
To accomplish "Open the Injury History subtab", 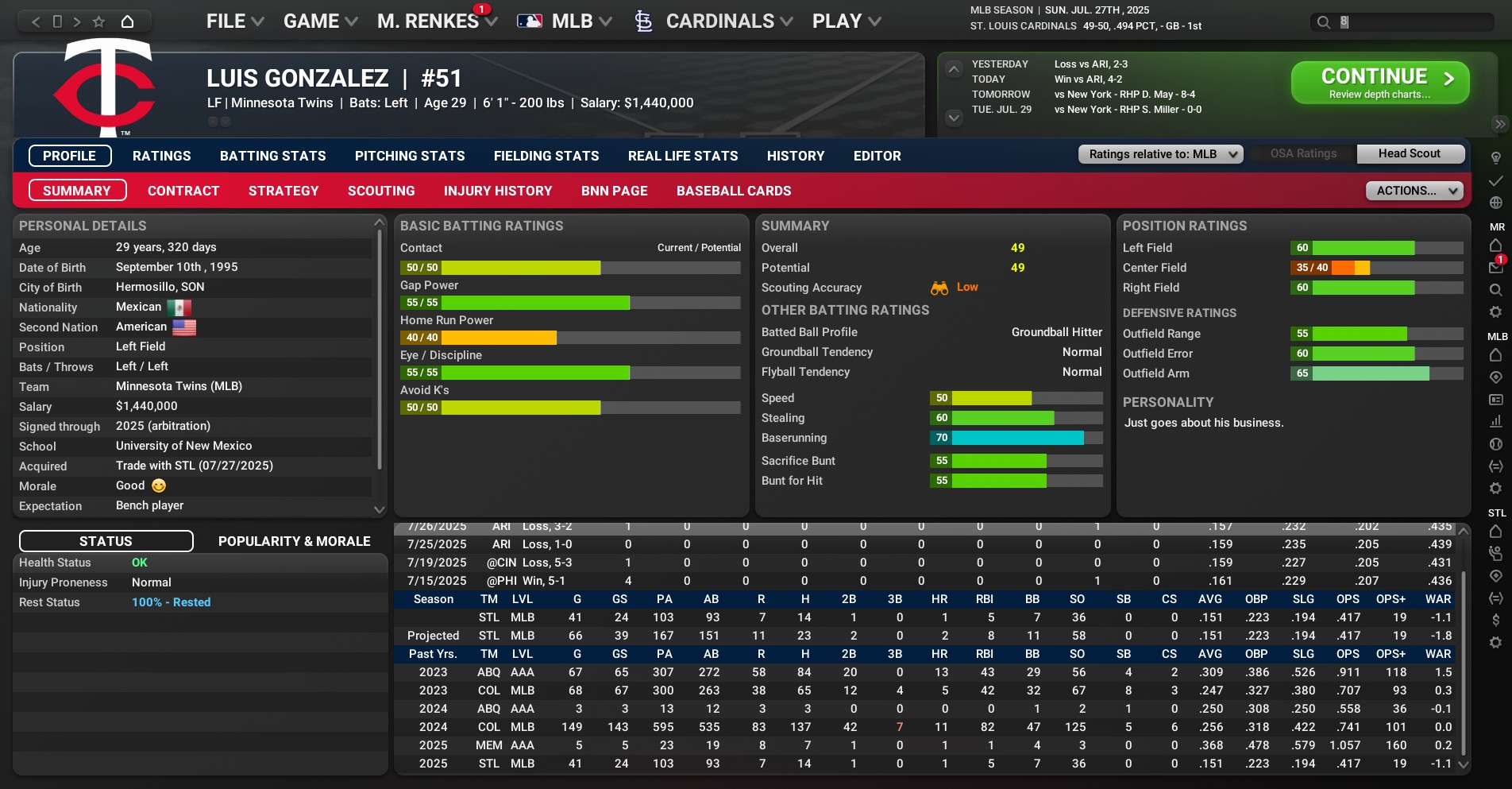I will coord(498,191).
